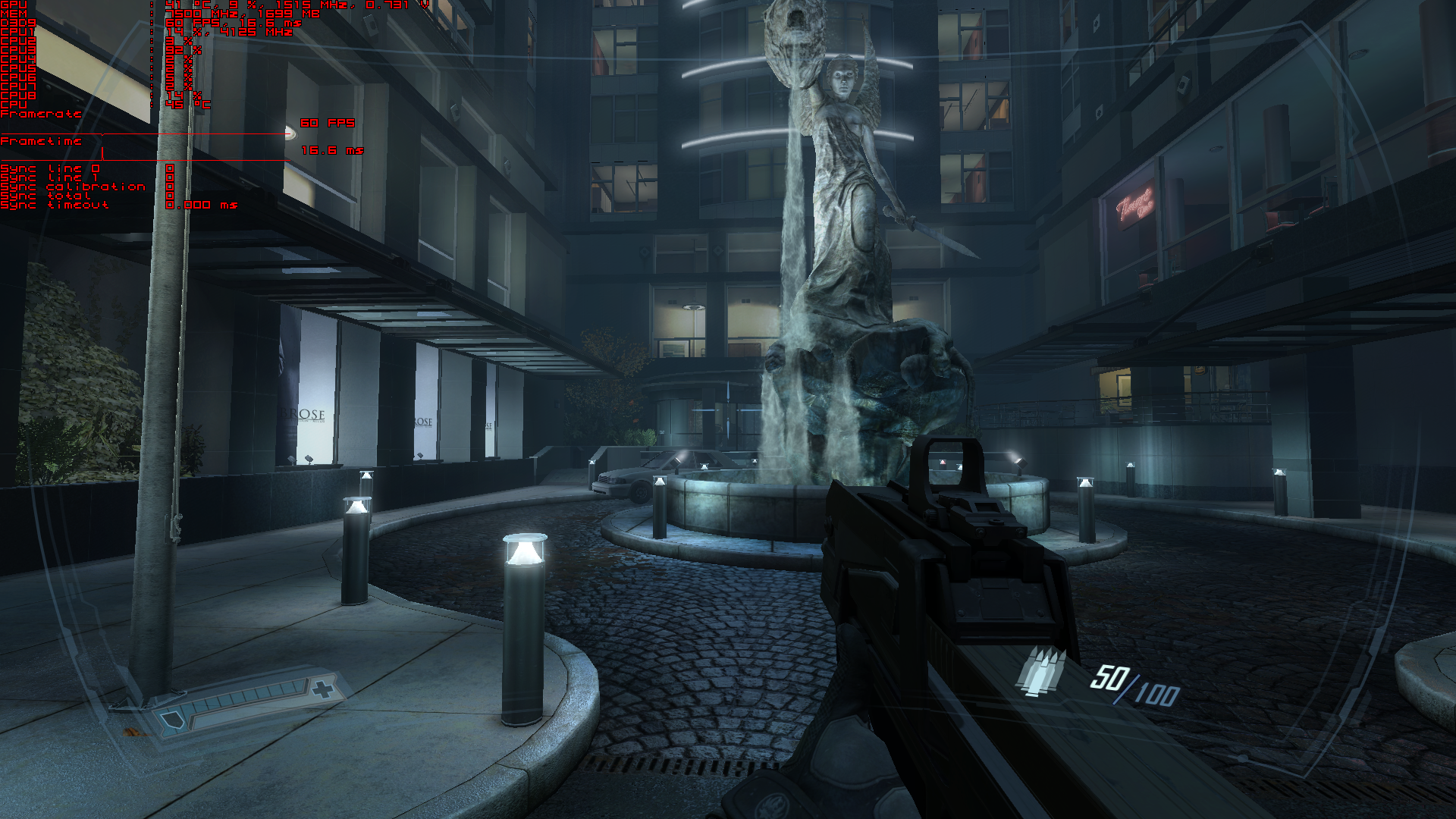Screen dimensions: 1456x819
Task: Click the shield icon beside the health bar
Action: 171,720
